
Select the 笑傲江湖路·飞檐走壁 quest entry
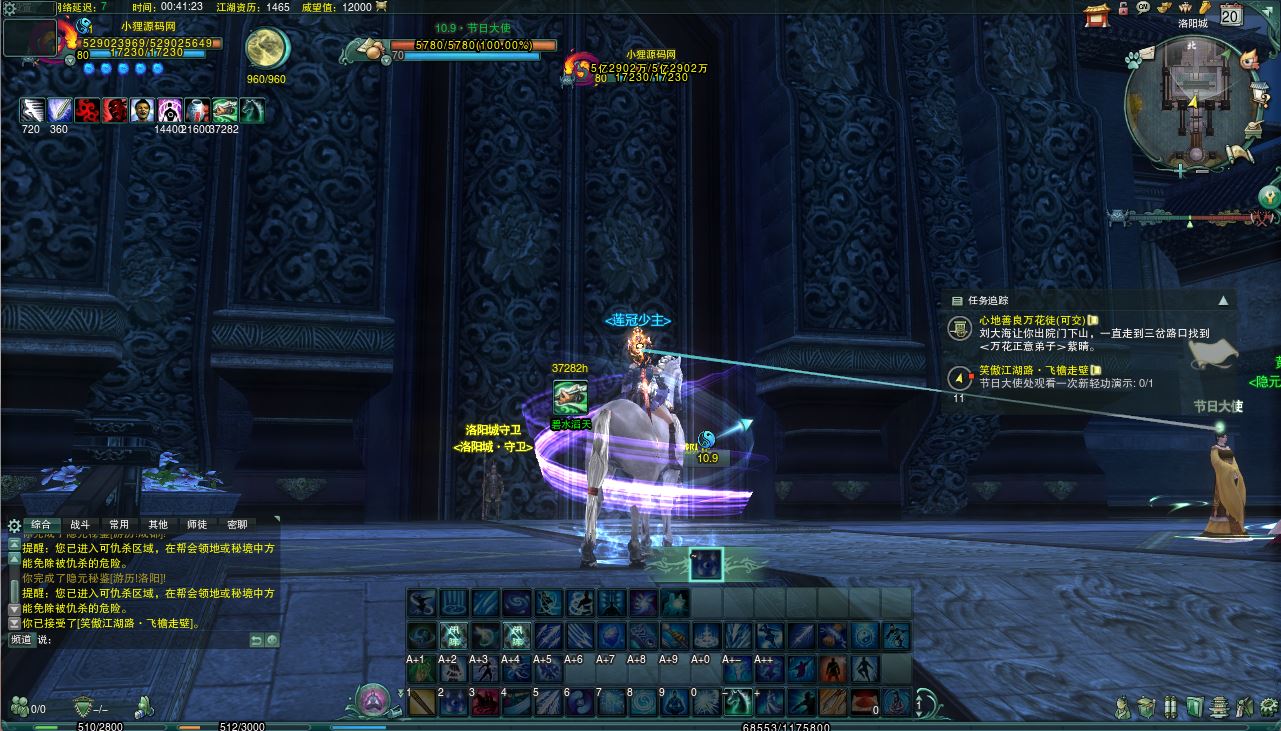pyautogui.click(x=1034, y=370)
